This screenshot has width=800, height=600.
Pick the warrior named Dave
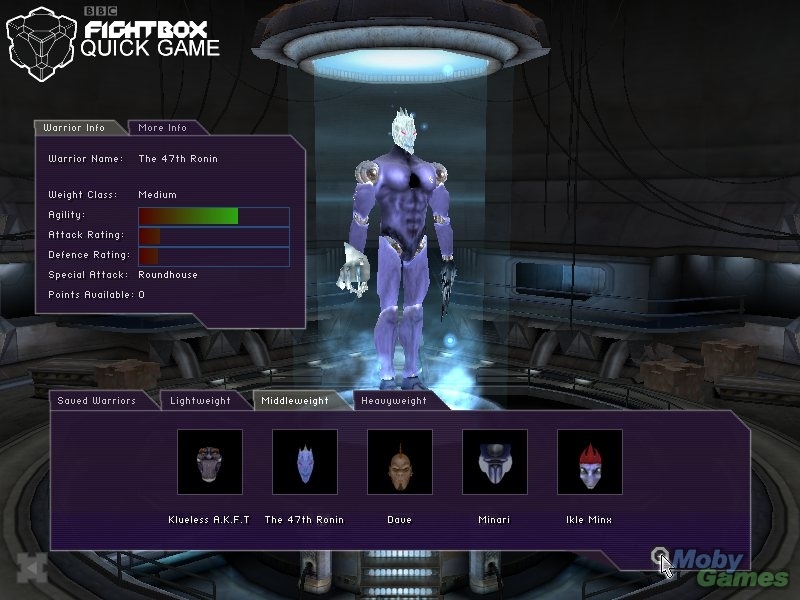point(400,462)
